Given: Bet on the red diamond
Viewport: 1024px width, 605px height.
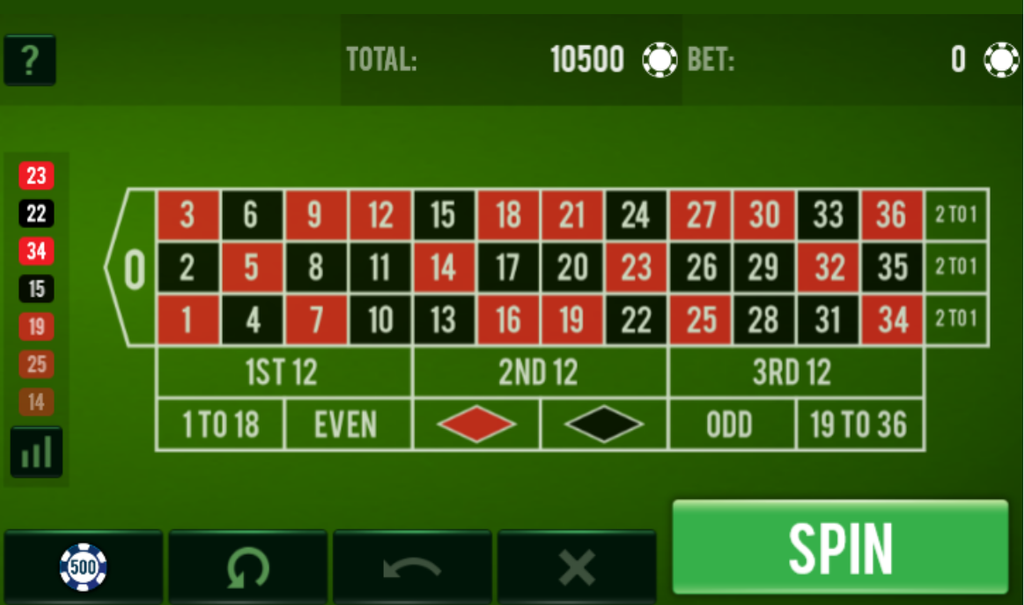Looking at the screenshot, I should tap(476, 425).
